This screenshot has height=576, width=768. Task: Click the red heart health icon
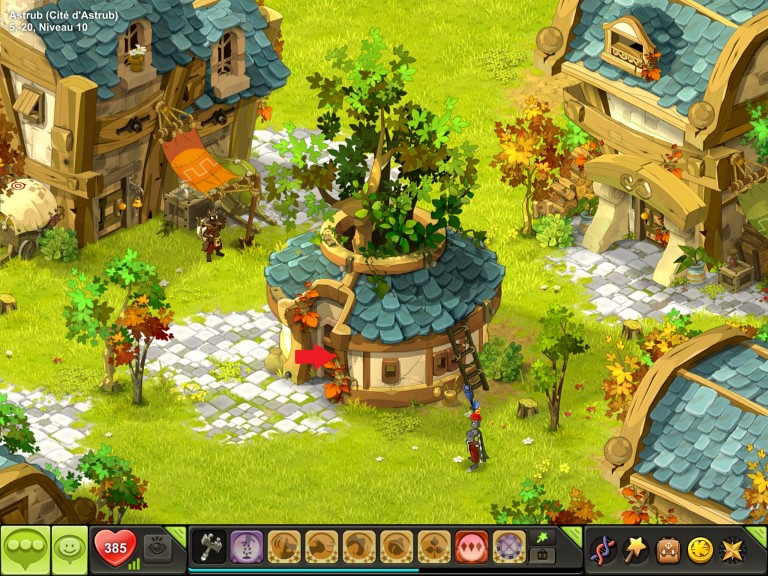click(x=114, y=548)
